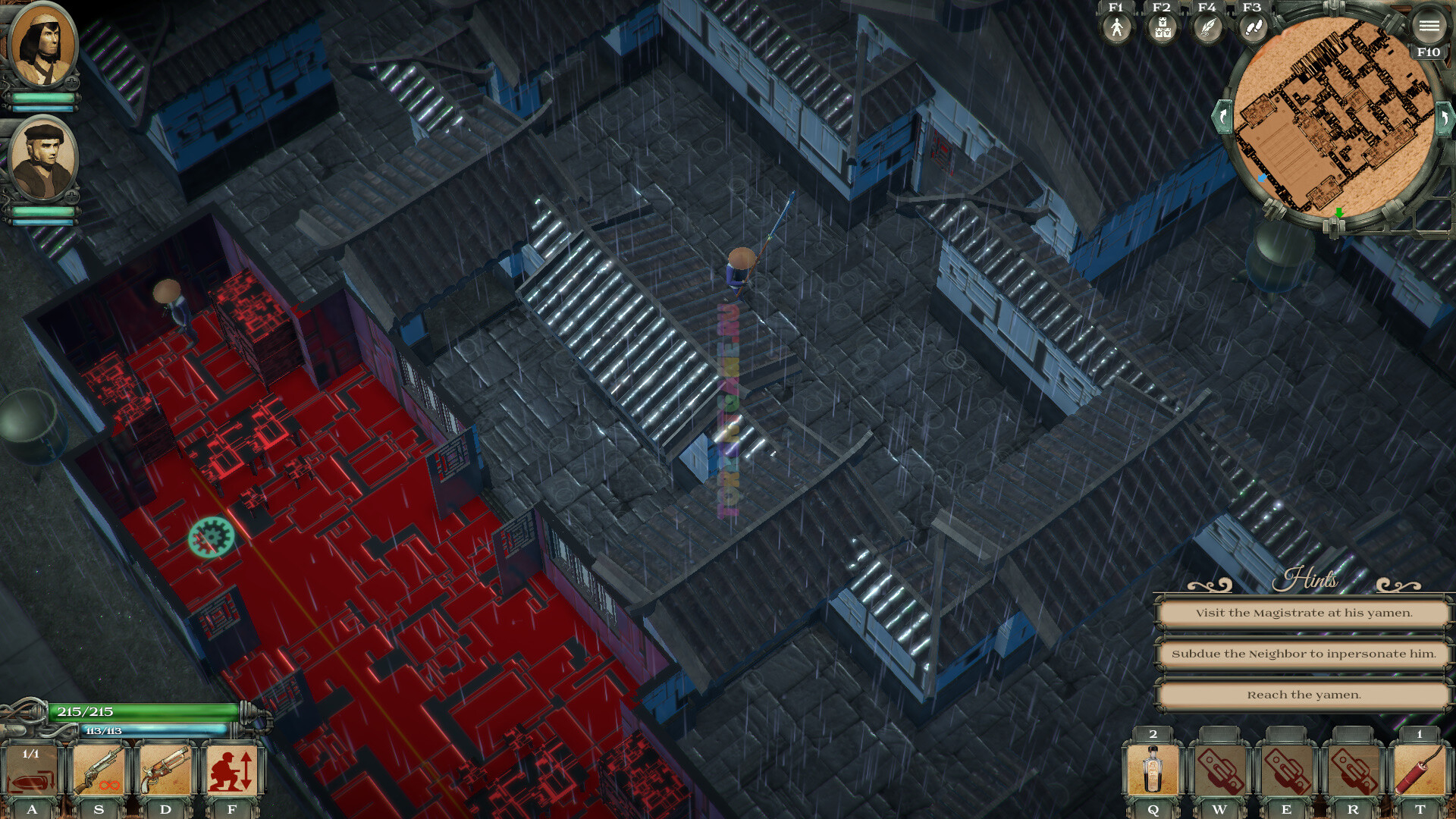Viewport: 1456px width, 819px height.
Task: Click the circular minimap
Action: click(x=1333, y=118)
